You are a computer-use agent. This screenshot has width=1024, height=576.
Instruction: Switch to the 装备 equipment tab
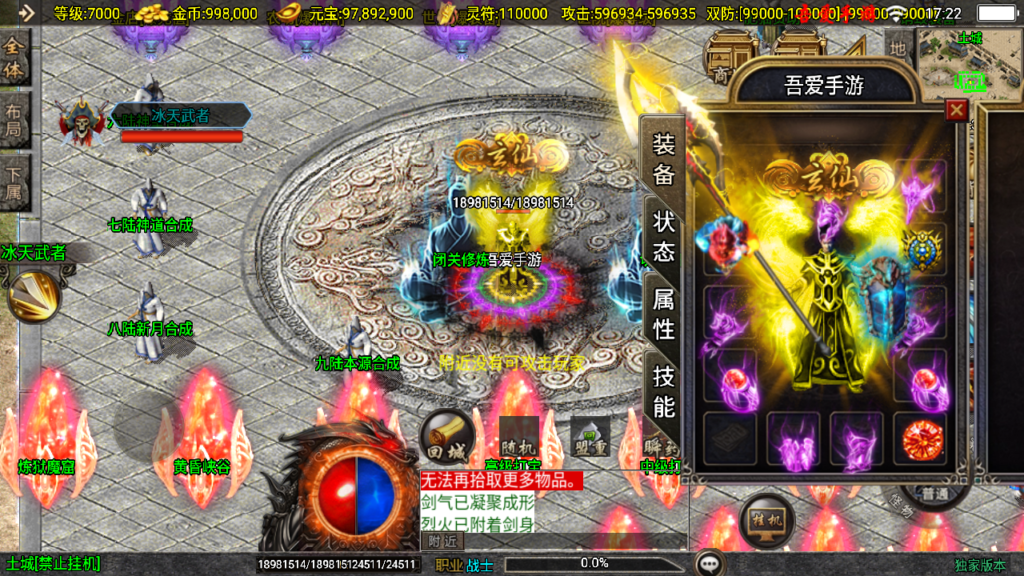point(664,159)
